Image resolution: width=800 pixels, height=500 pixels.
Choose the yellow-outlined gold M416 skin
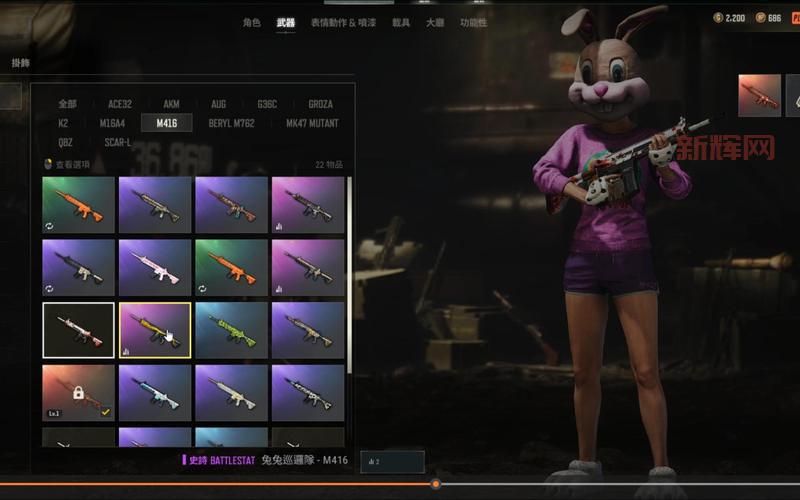[x=155, y=330]
